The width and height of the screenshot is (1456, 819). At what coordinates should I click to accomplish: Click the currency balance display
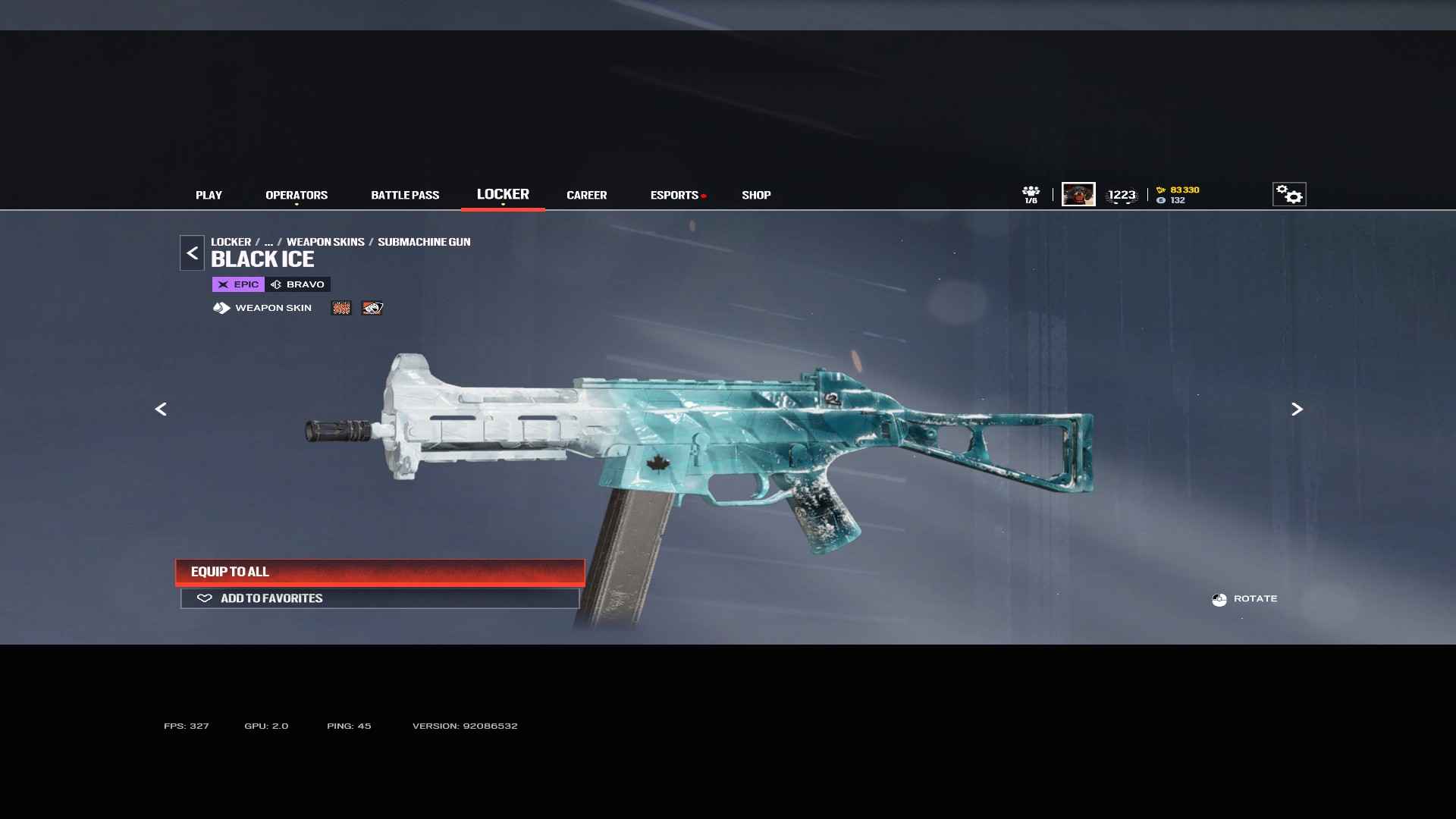pos(1178,195)
